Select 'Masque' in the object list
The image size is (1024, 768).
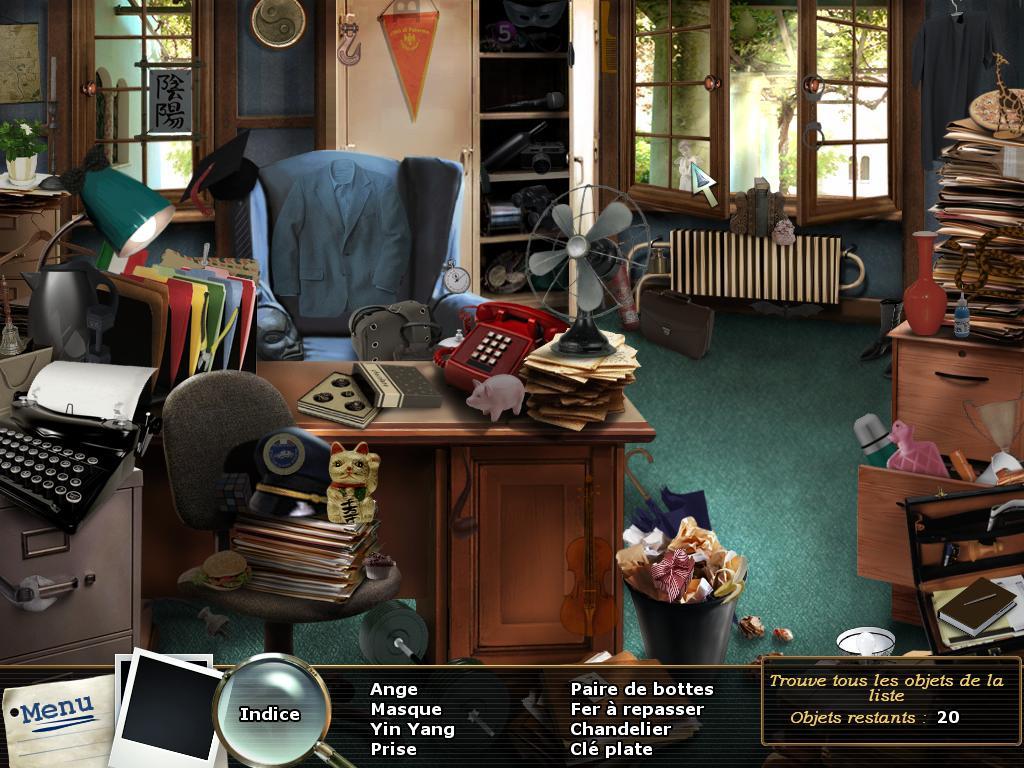[x=405, y=709]
